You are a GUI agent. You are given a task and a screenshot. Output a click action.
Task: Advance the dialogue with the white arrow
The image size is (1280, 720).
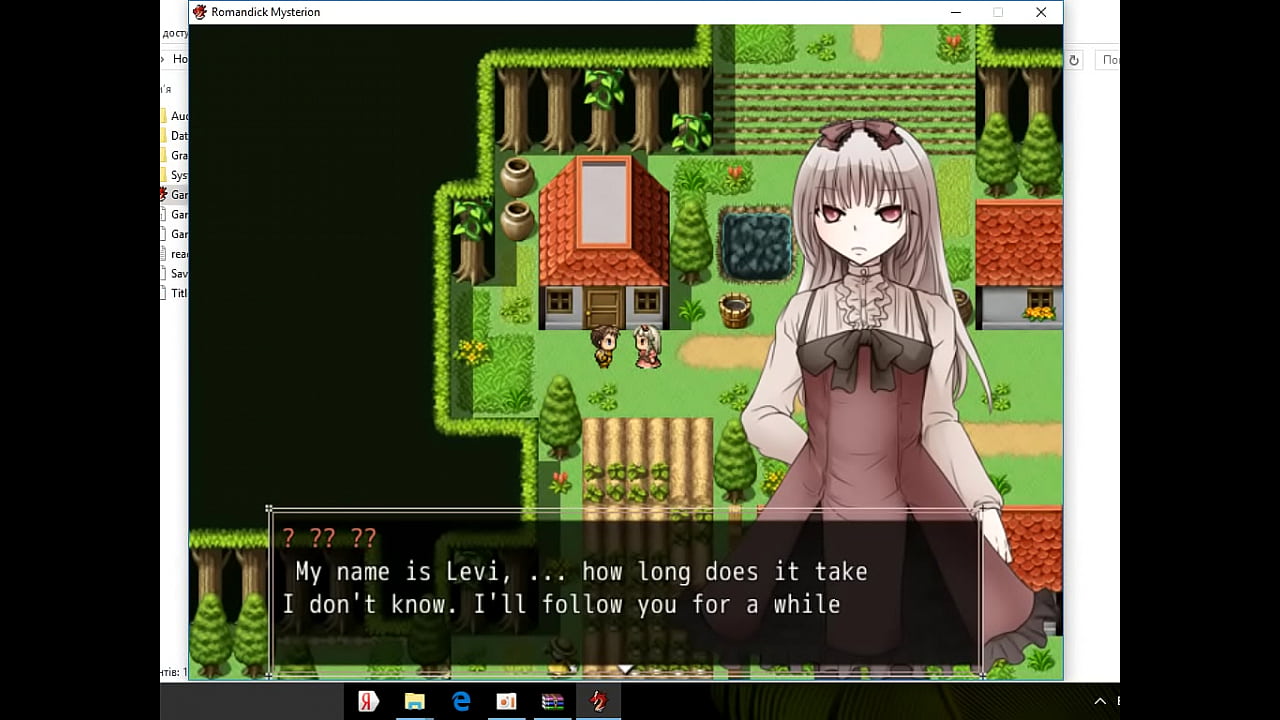625,668
